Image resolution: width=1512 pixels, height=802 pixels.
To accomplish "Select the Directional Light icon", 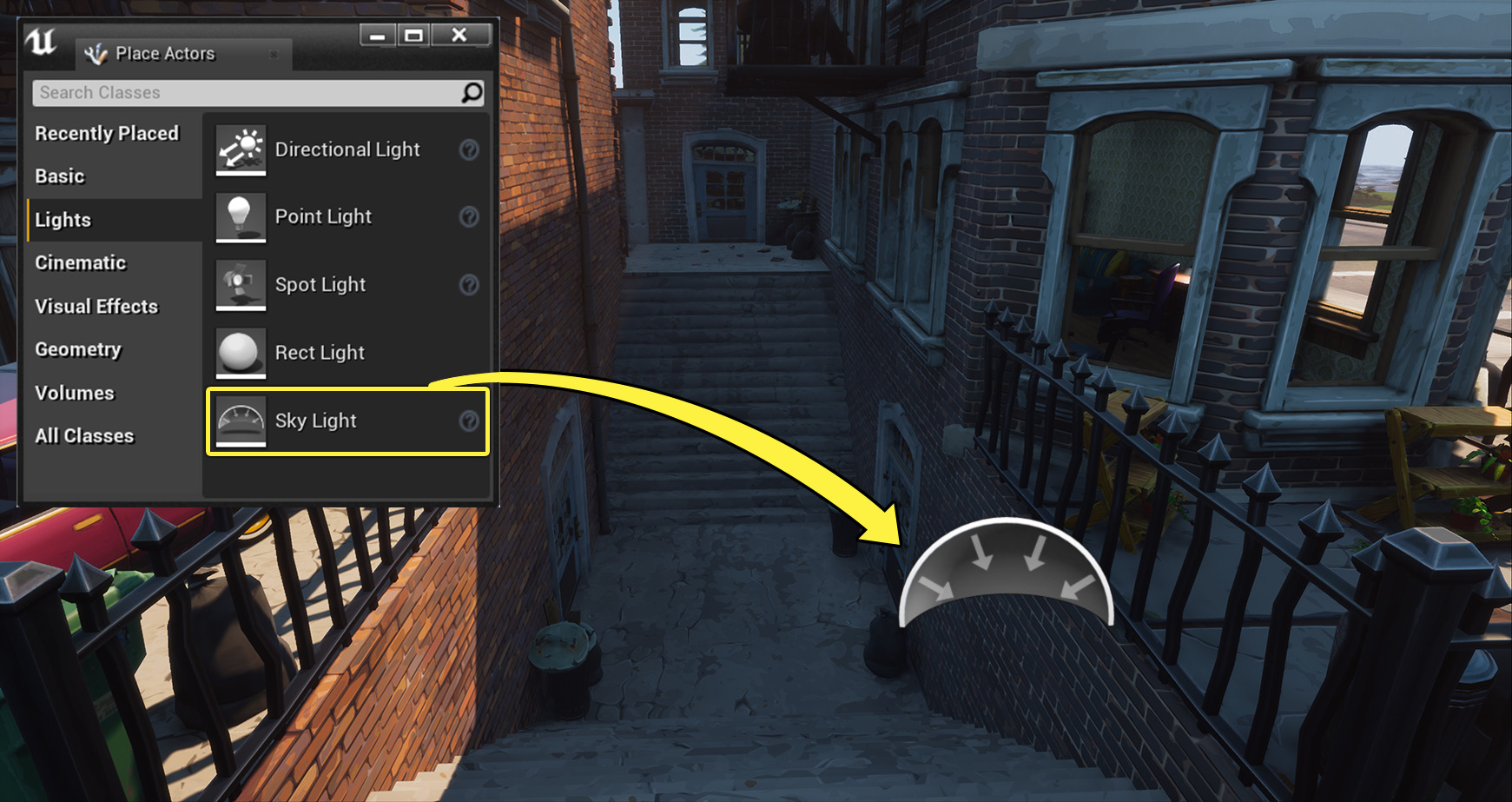I will point(240,149).
